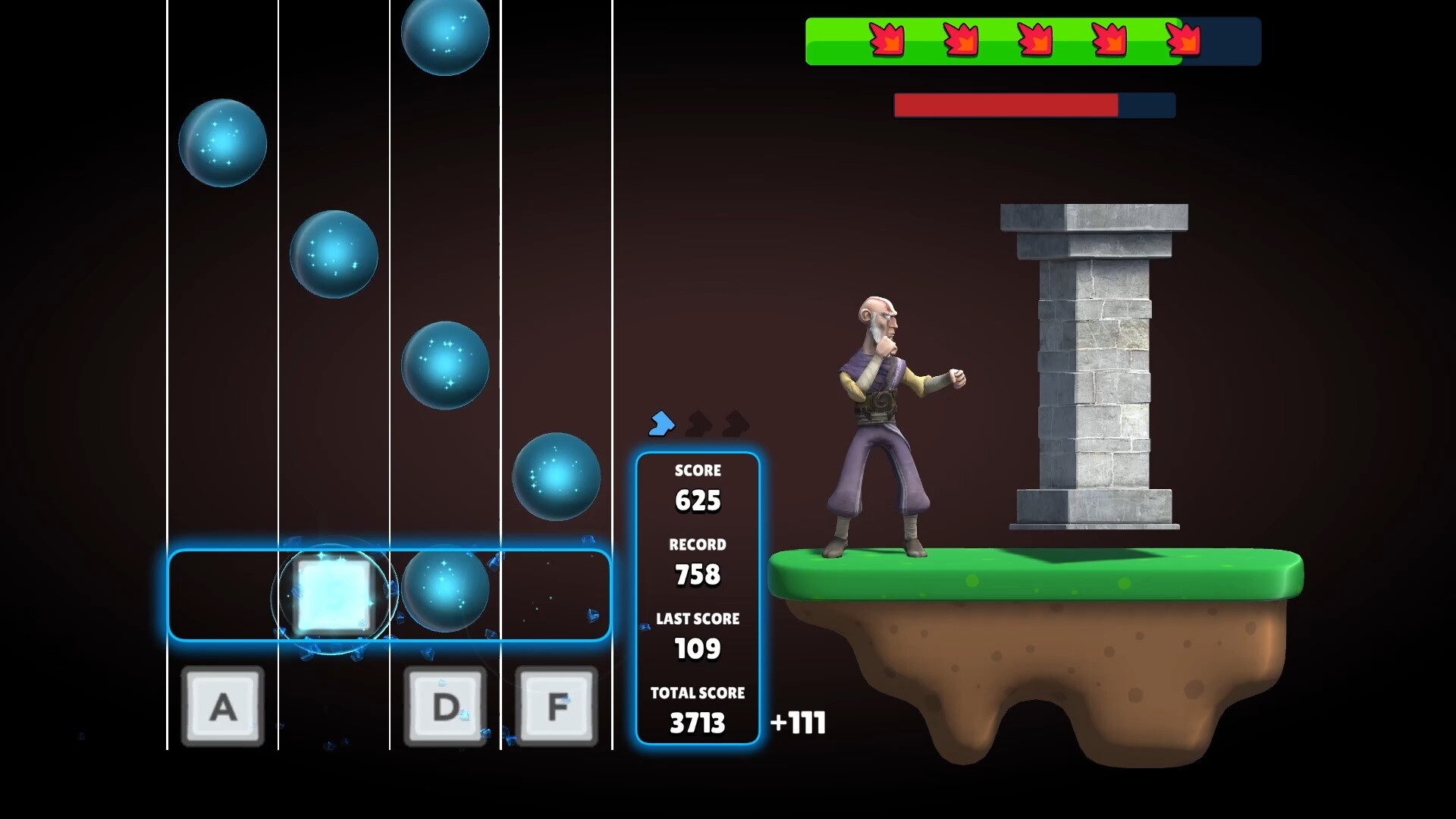Select the LAST SCORE label
This screenshot has width=1456, height=819.
(x=697, y=619)
